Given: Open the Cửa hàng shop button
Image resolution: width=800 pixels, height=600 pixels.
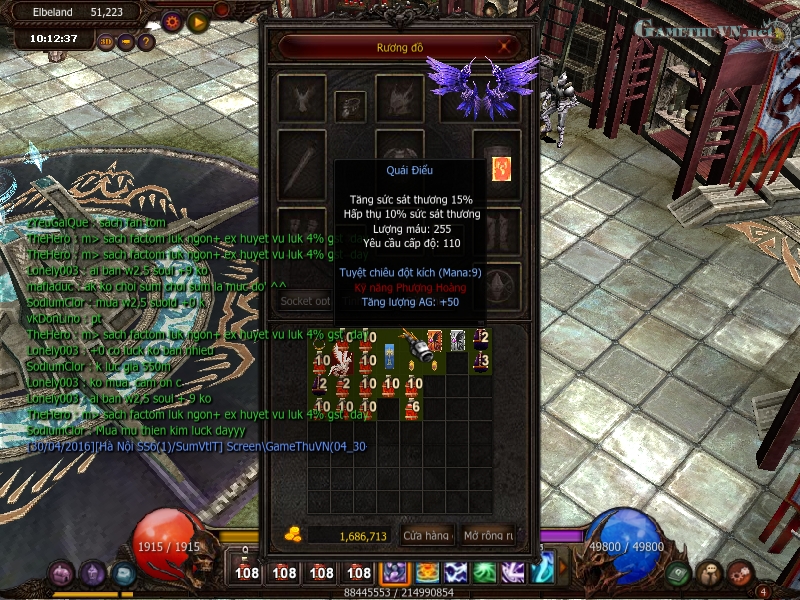Looking at the screenshot, I should 428,536.
